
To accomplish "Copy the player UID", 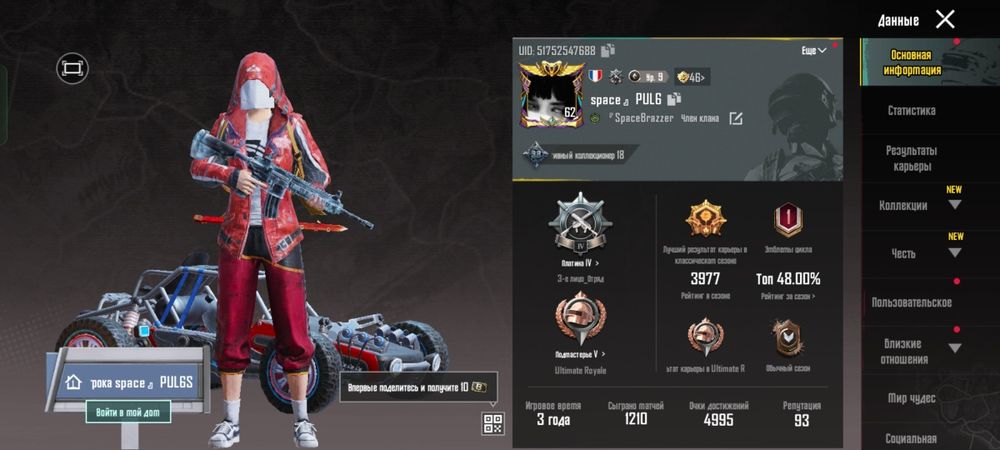I will (608, 50).
